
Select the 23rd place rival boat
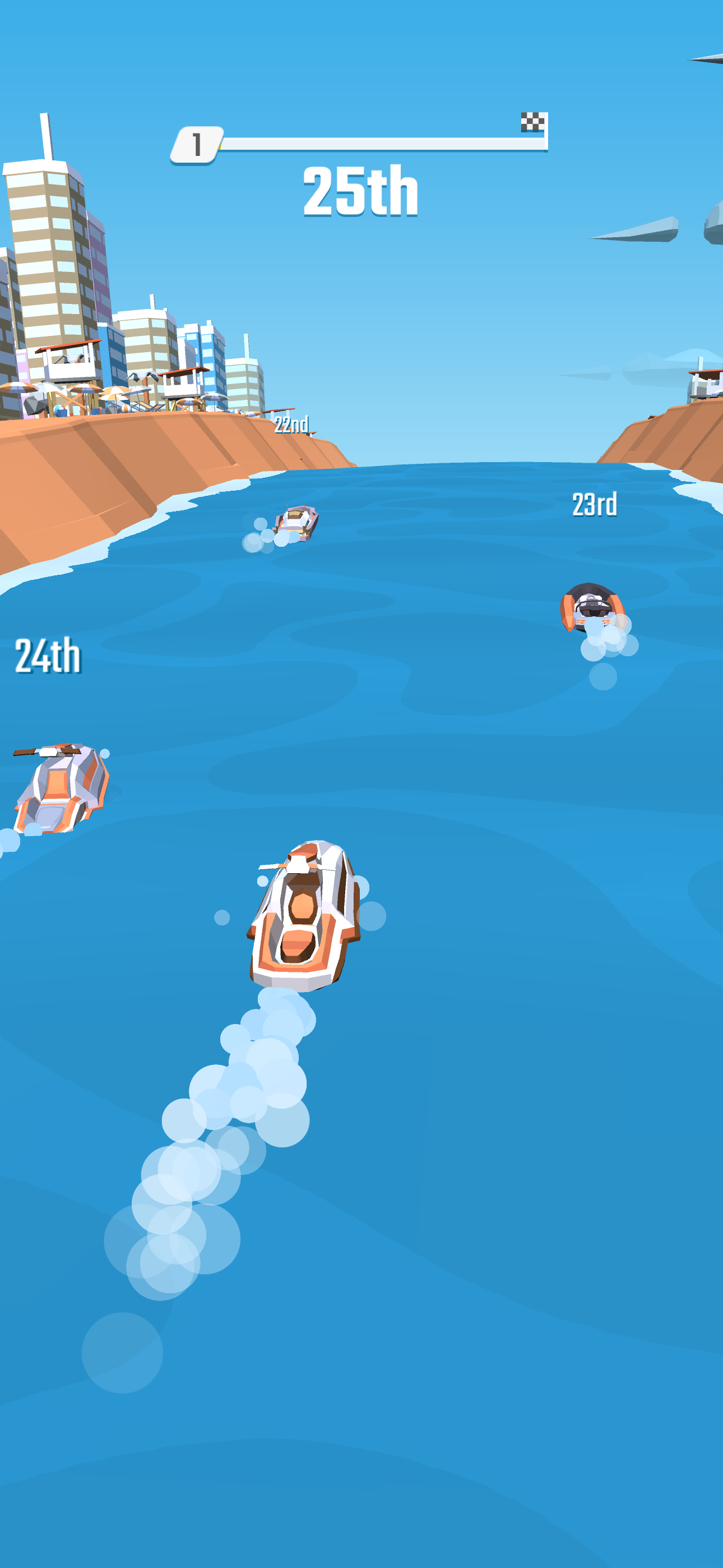[594, 608]
